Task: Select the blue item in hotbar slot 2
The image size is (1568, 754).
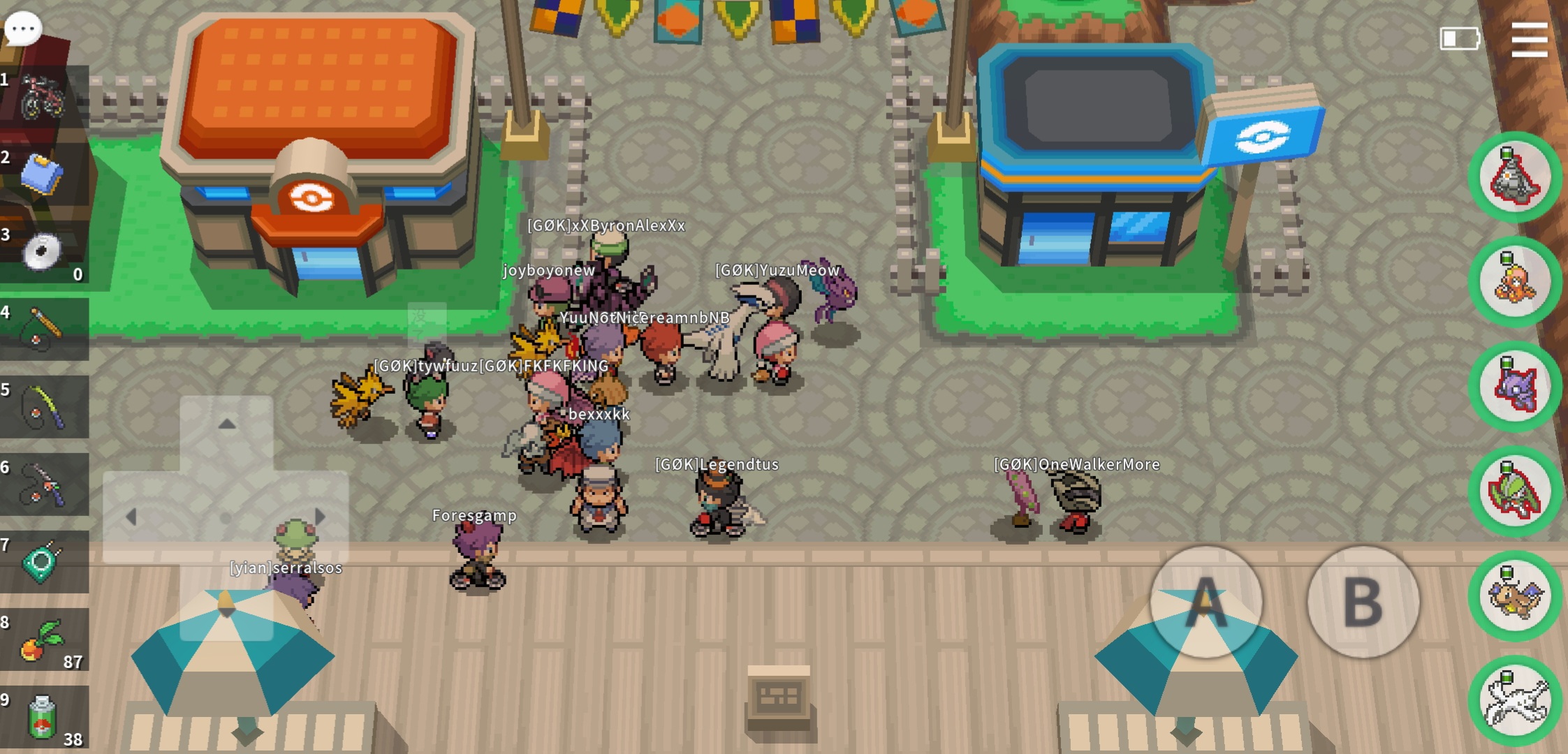Action: click(x=42, y=174)
